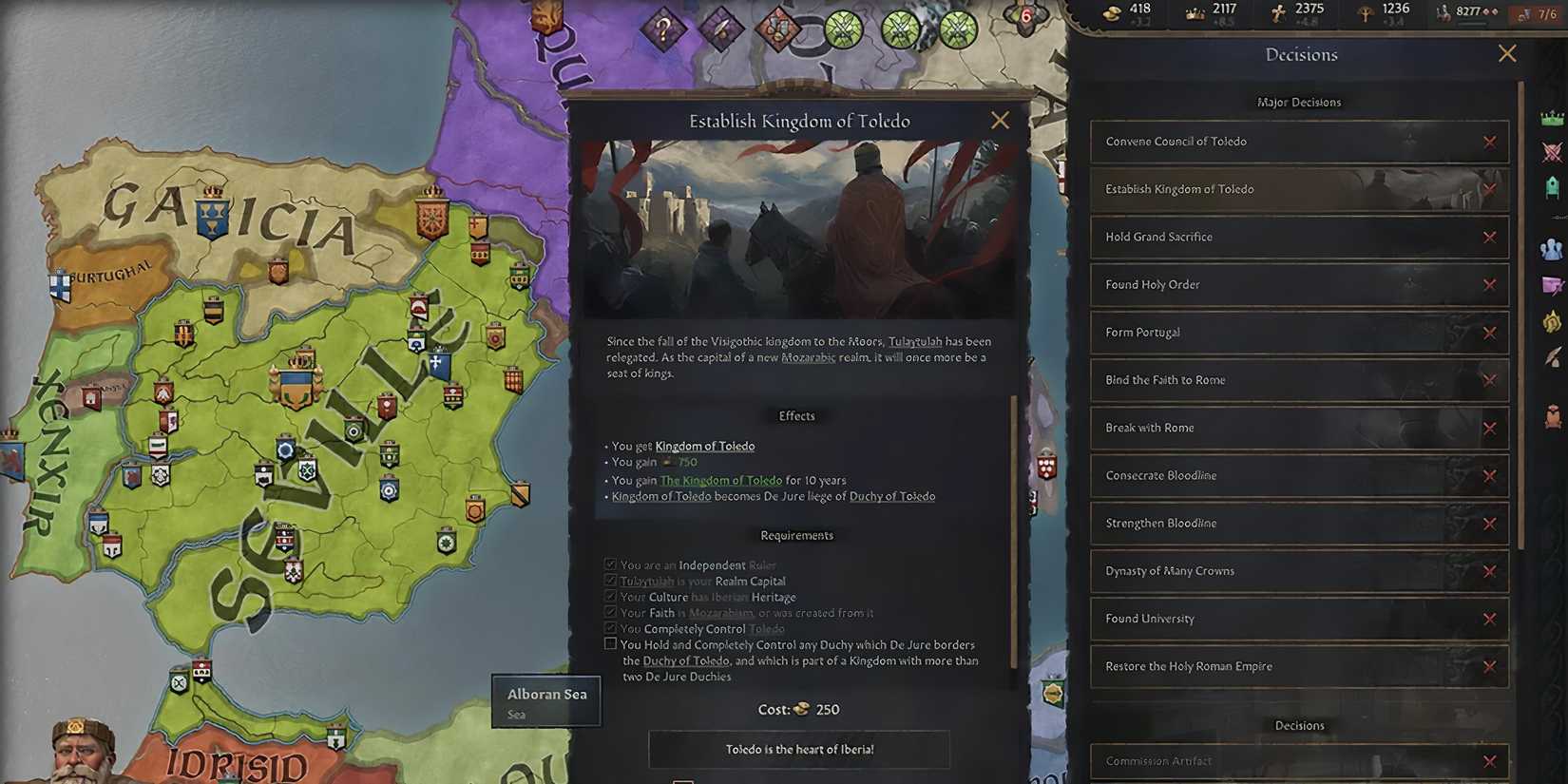The image size is (1568, 784).
Task: Collapse the lower Decisions section header
Action: pyautogui.click(x=1299, y=724)
